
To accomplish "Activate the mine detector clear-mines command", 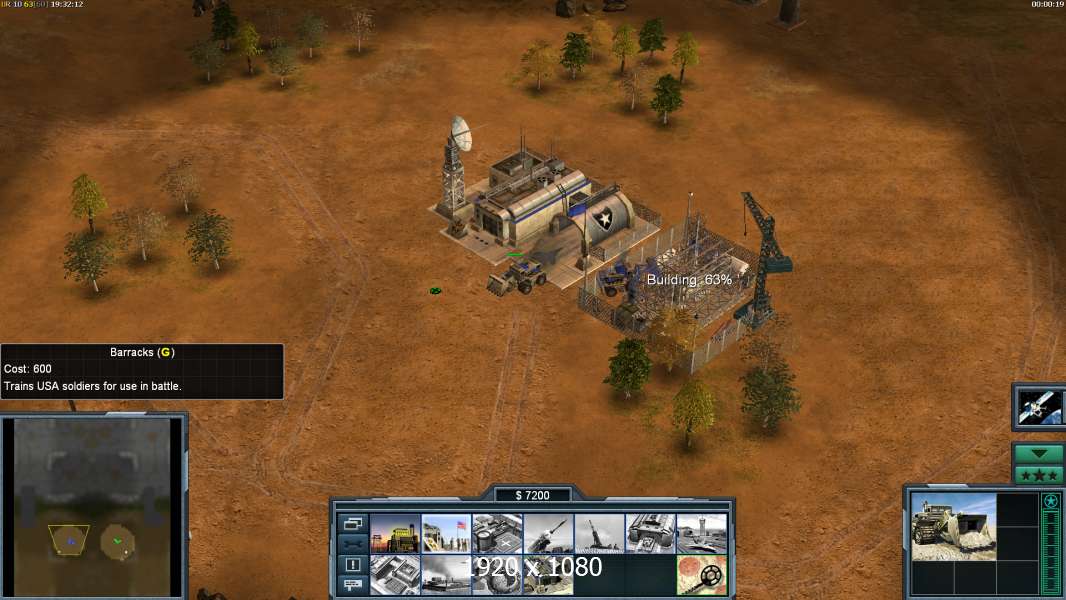I will [x=701, y=575].
